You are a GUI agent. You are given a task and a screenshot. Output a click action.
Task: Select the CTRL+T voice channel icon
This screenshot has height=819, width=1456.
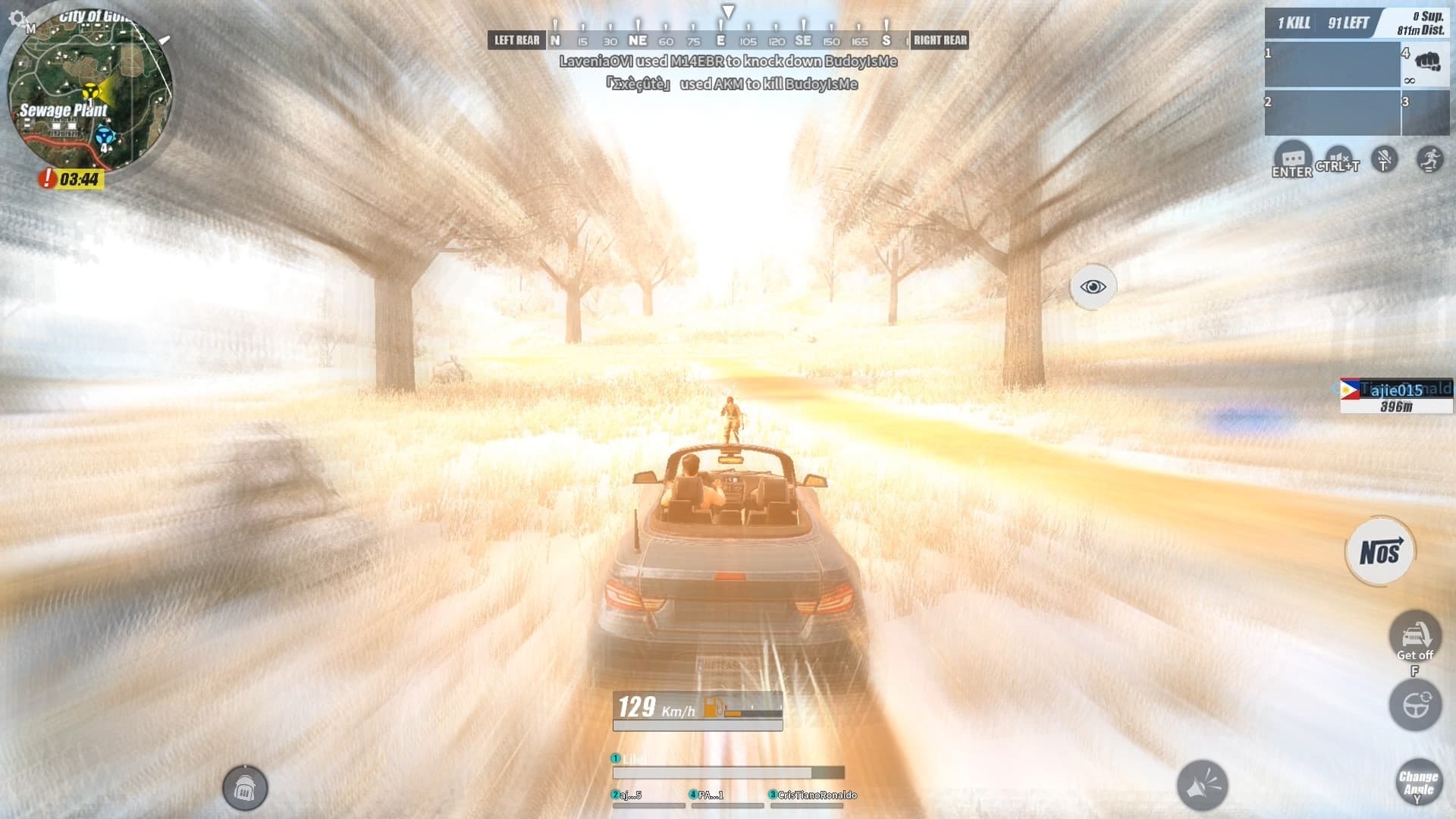coord(1338,156)
